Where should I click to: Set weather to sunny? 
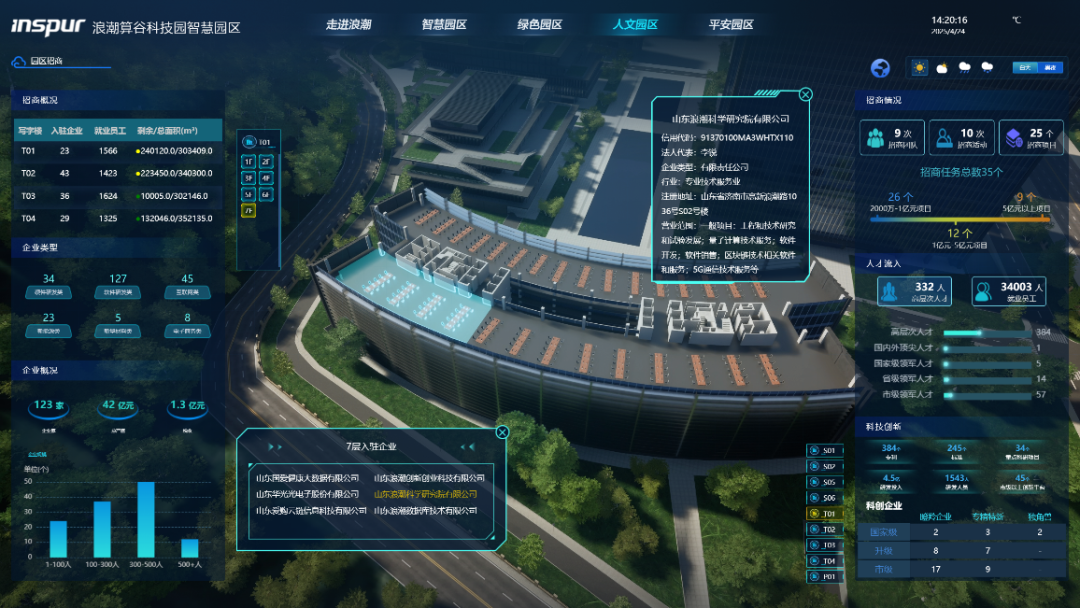coord(920,68)
